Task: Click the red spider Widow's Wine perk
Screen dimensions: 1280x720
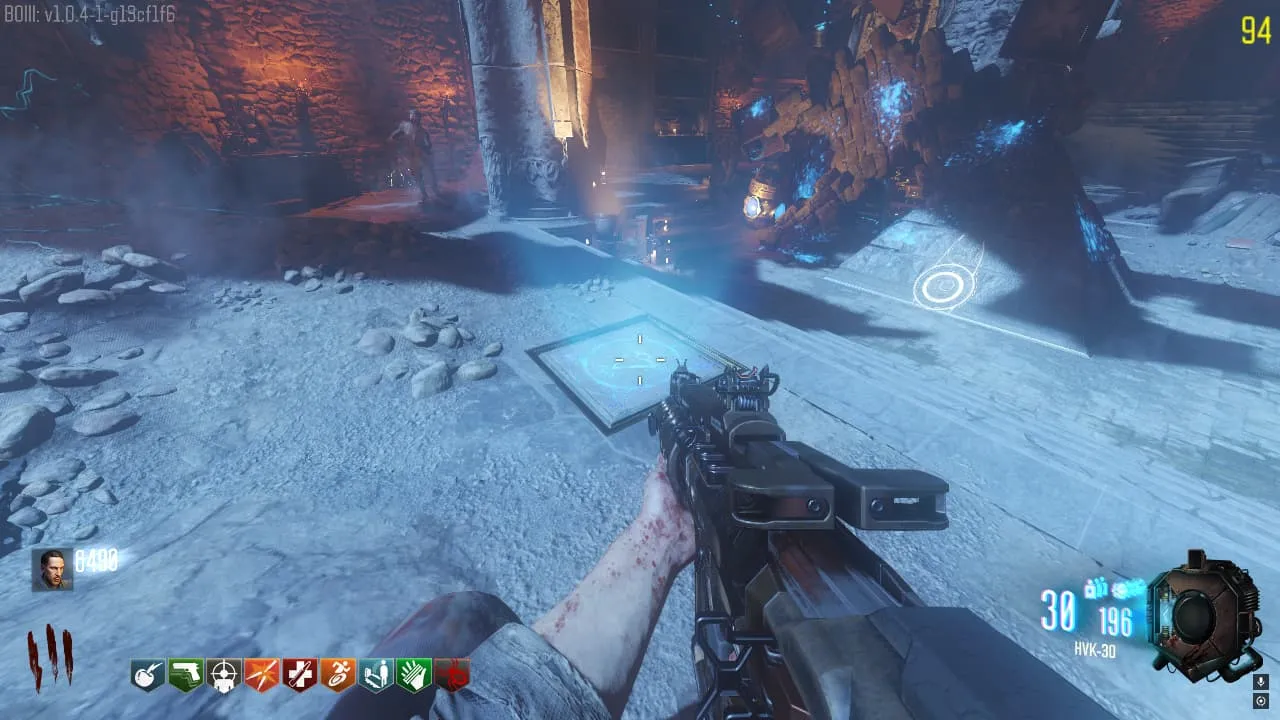Action: 452,675
